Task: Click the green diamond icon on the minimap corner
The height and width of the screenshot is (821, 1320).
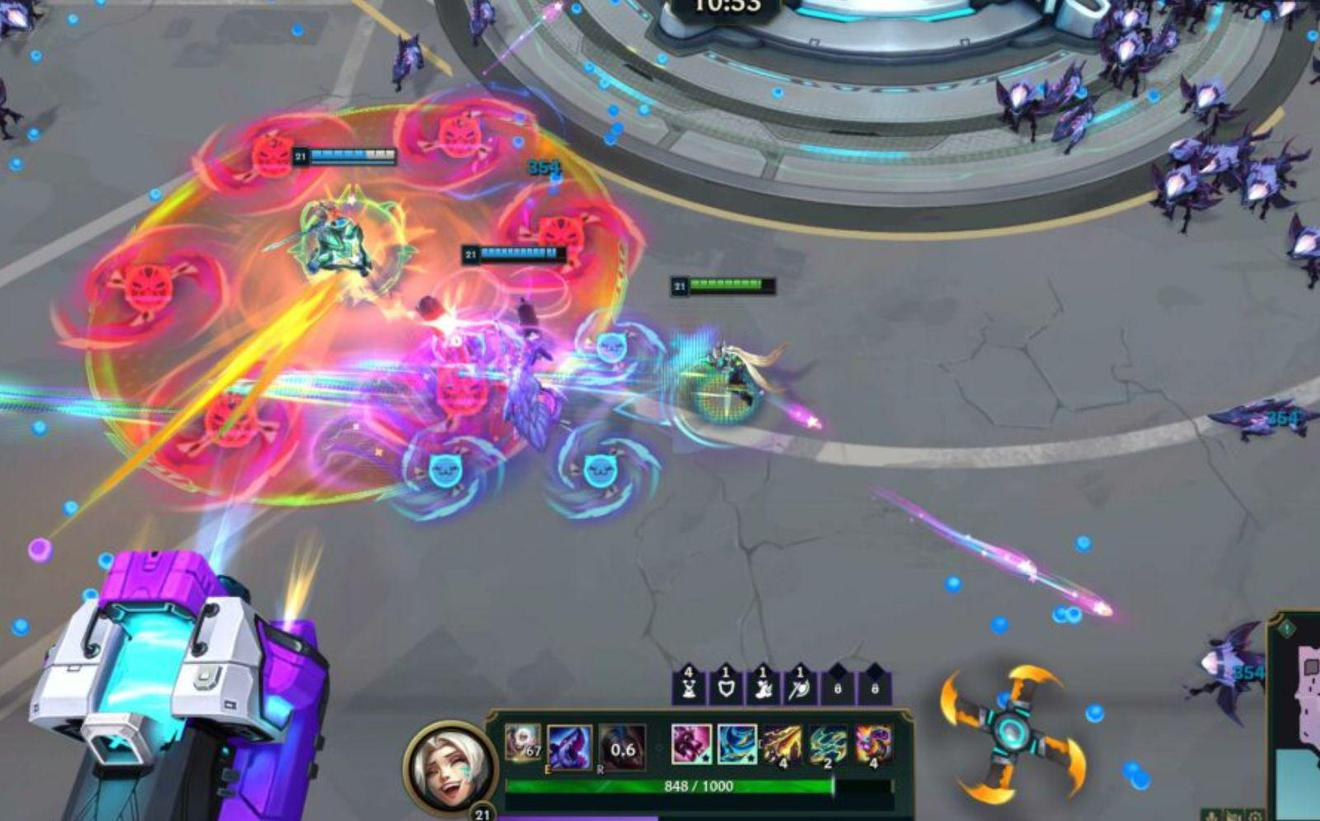Action: point(1287,629)
